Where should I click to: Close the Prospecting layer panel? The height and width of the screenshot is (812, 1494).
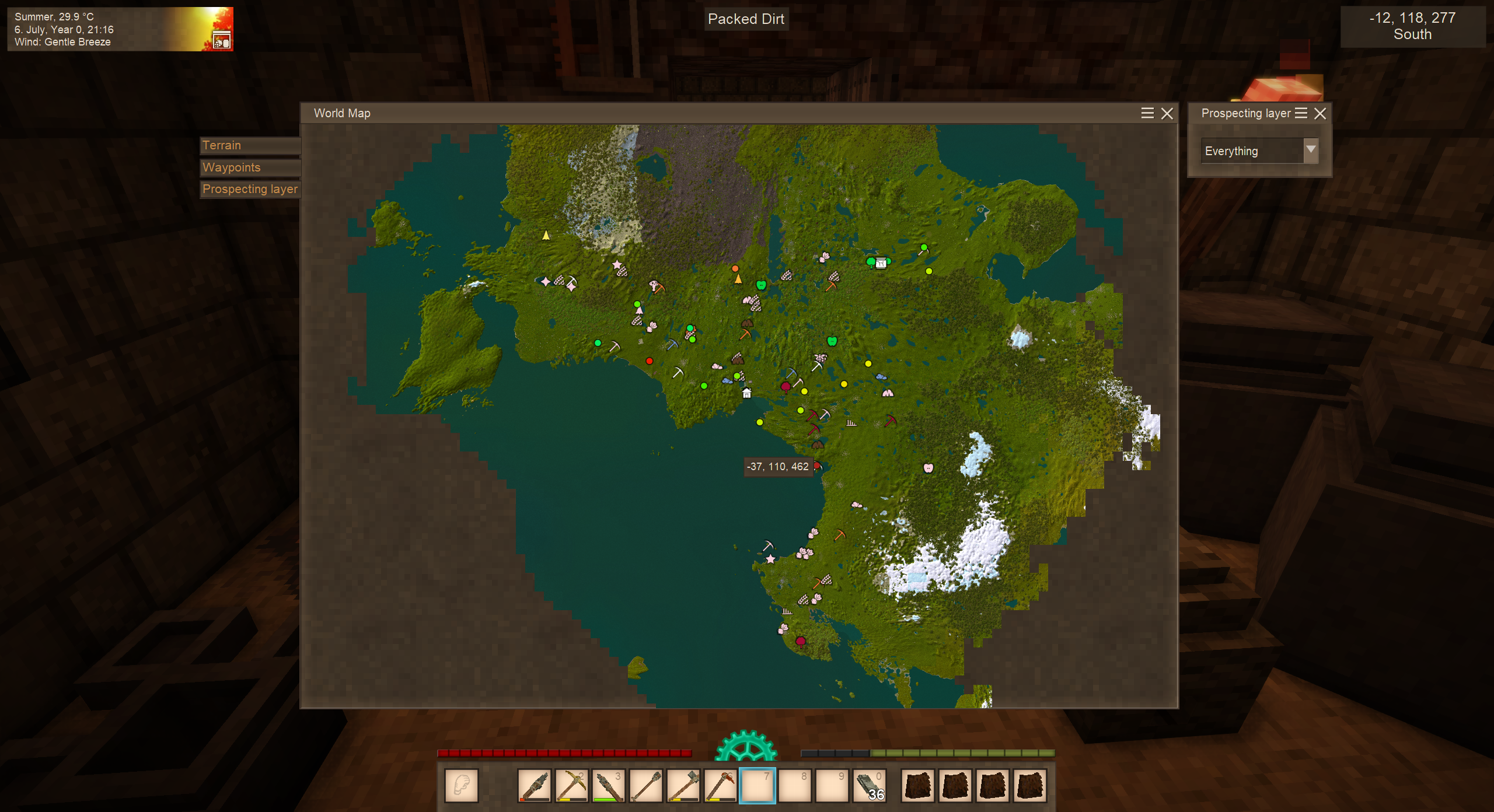(x=1320, y=114)
